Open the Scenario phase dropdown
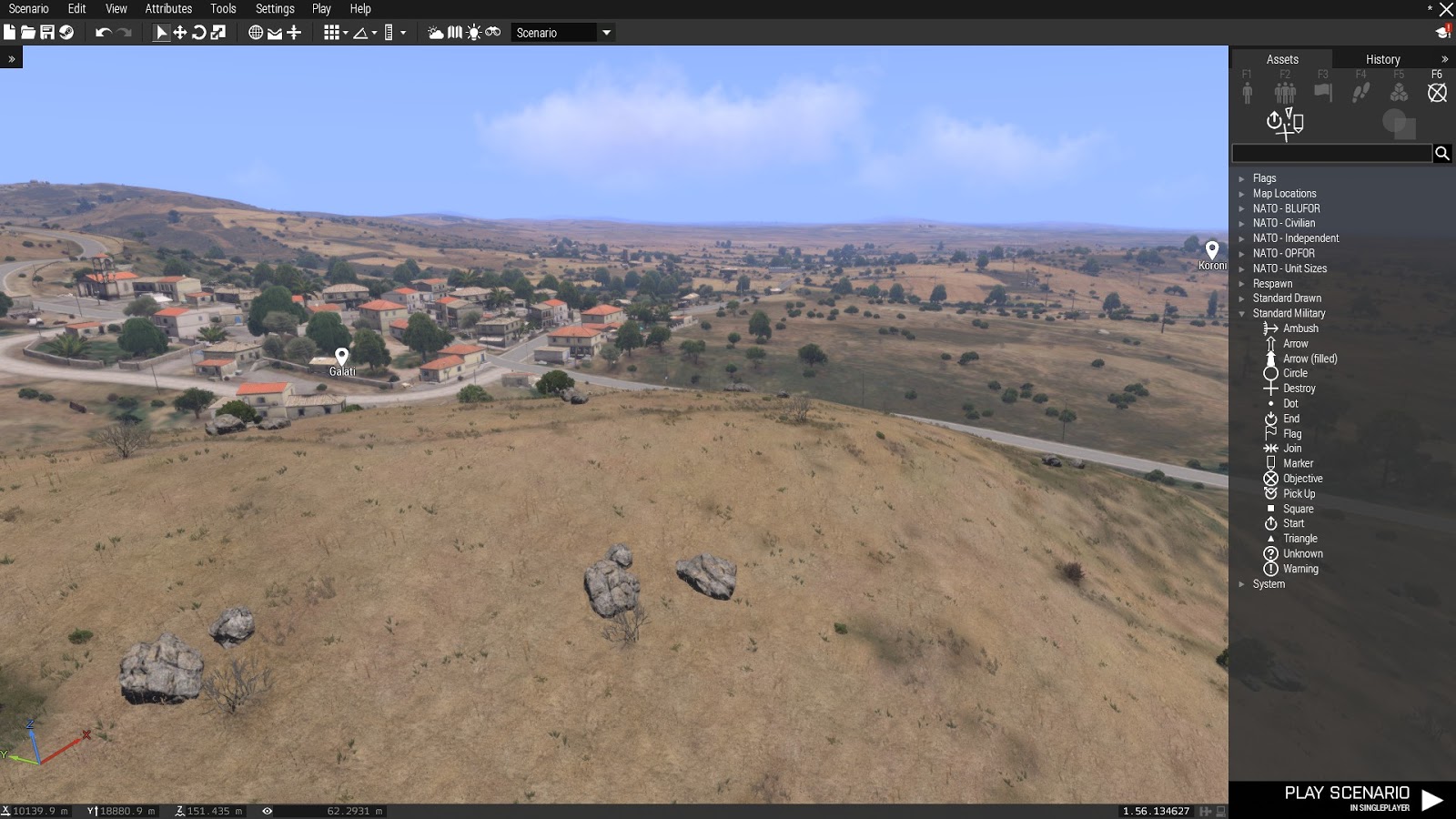Screen dimensions: 1456x819 605,32
